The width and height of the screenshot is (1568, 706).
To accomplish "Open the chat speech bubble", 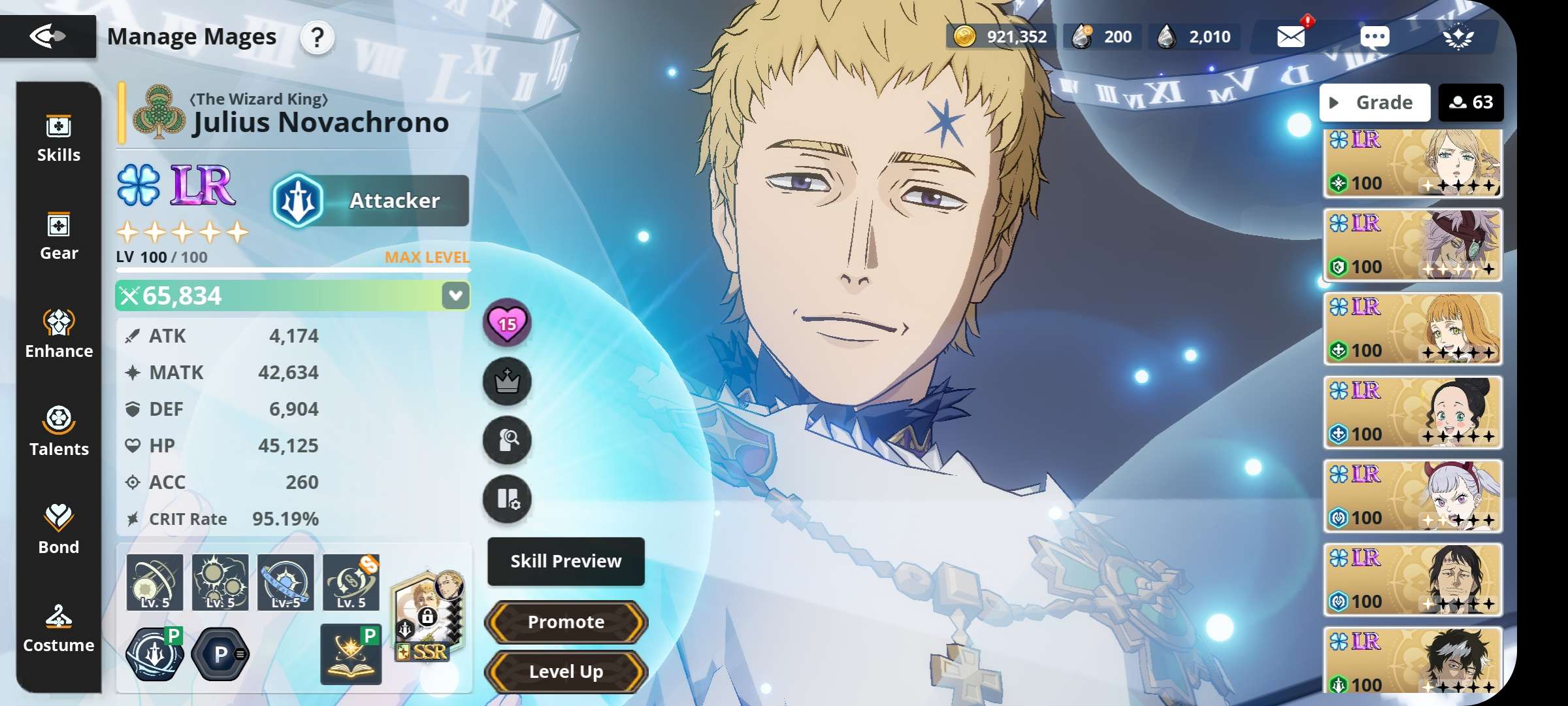I will tap(1375, 37).
